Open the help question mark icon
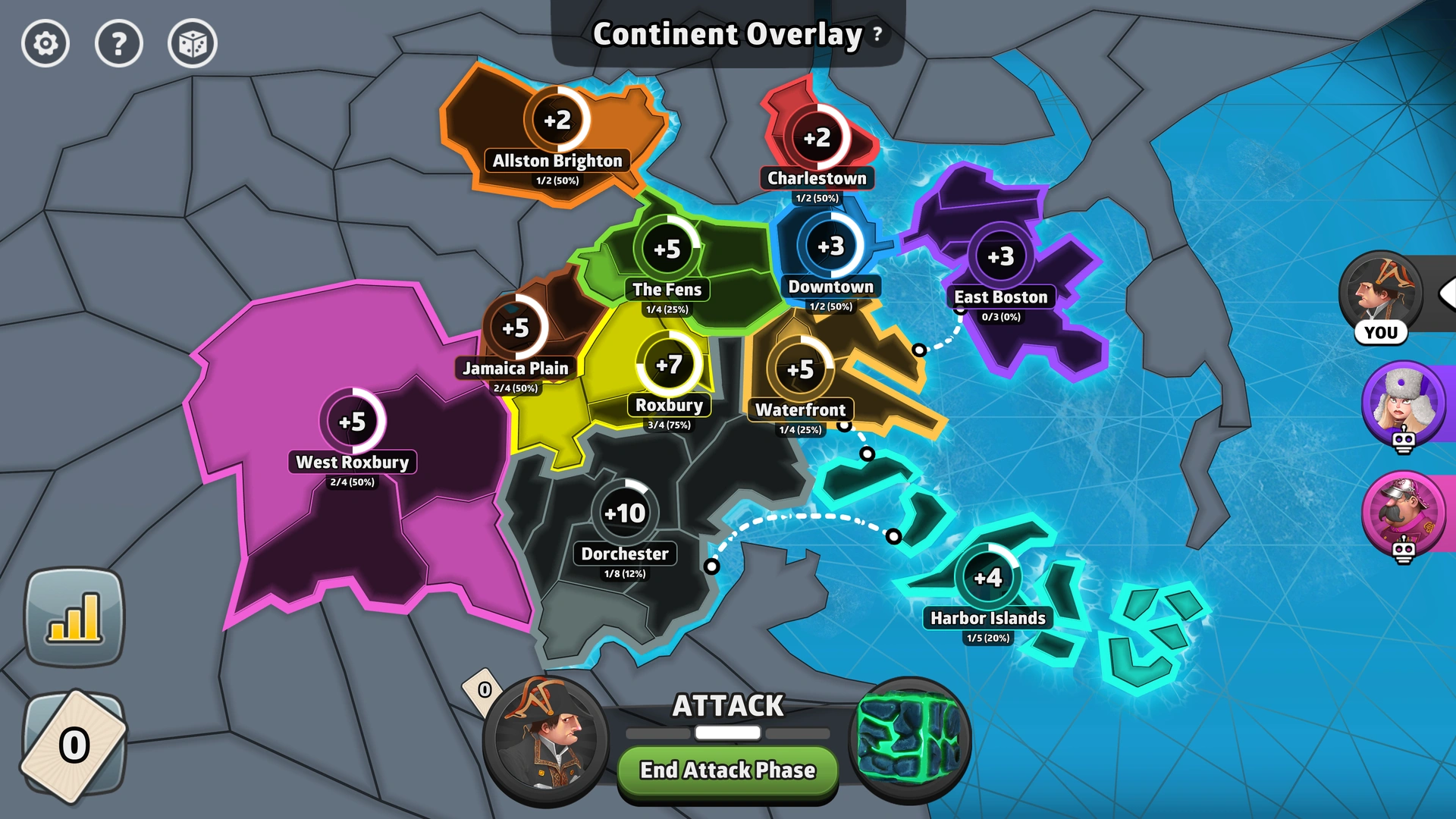Screen dimensions: 1456x819 click(x=118, y=45)
